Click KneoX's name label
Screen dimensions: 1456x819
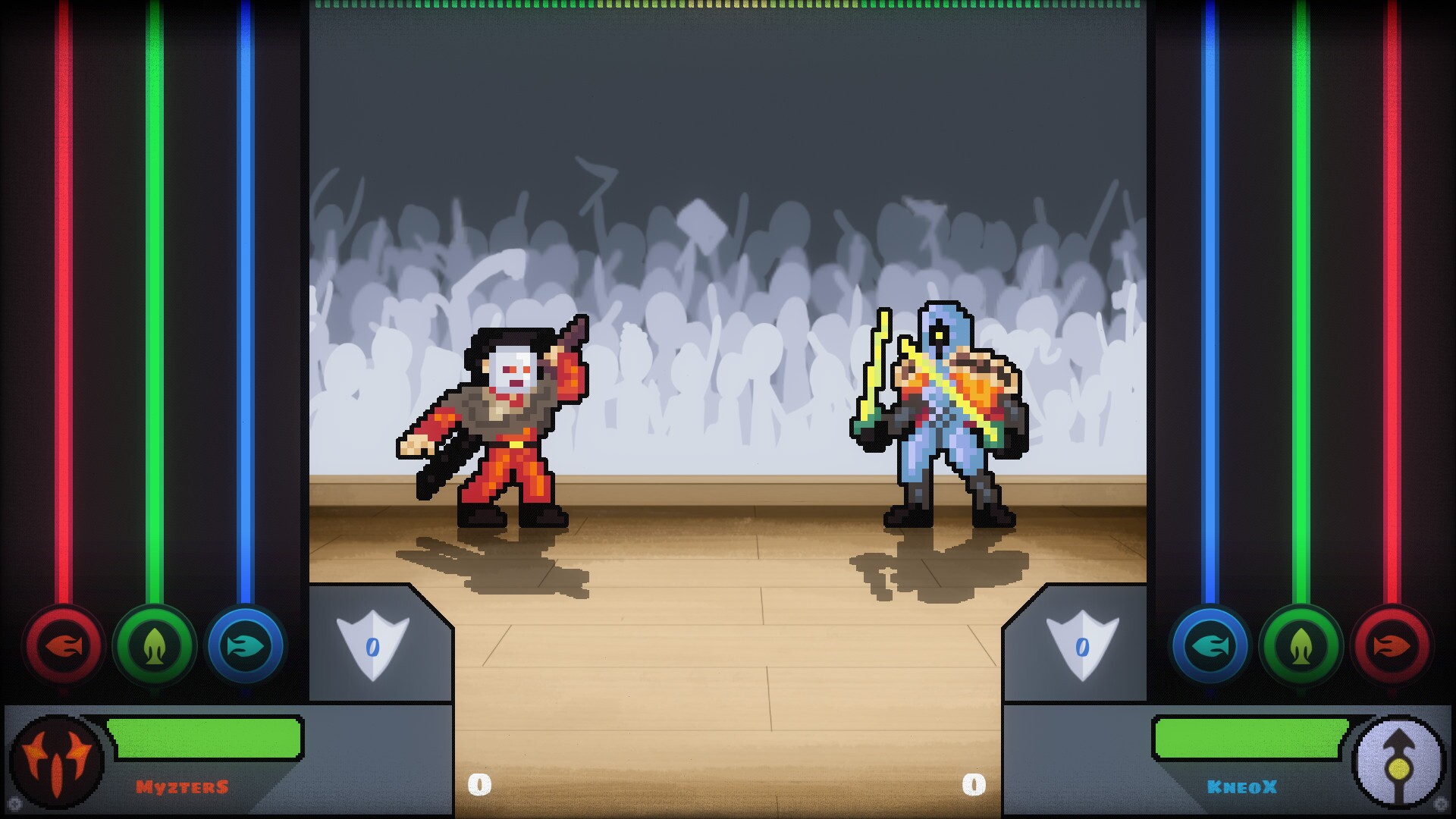tap(1241, 786)
